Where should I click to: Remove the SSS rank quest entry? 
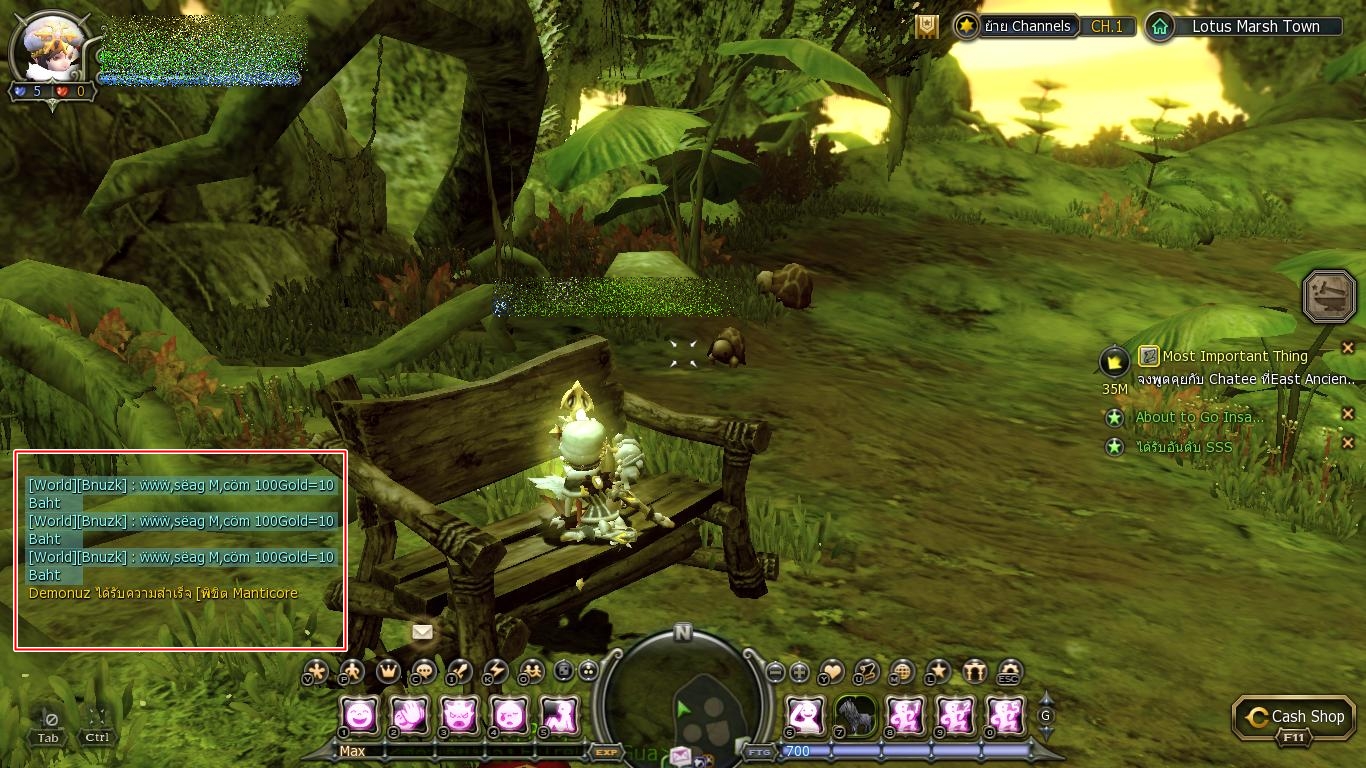pos(1348,443)
